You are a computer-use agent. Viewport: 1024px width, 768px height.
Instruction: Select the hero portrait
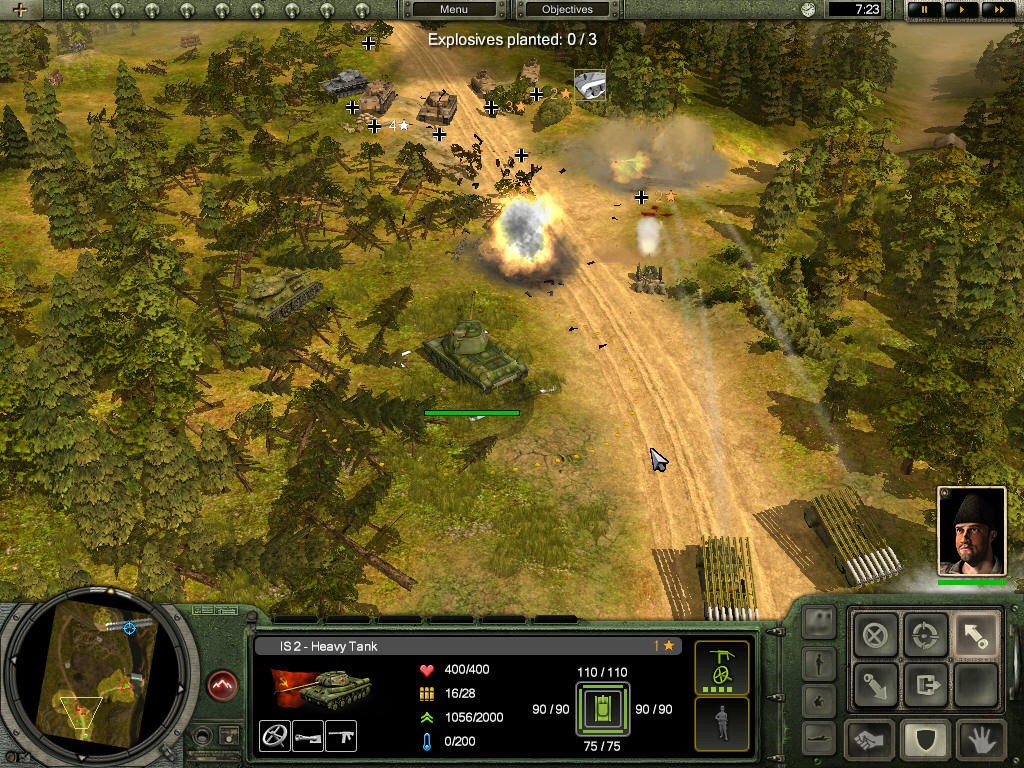coord(971,531)
